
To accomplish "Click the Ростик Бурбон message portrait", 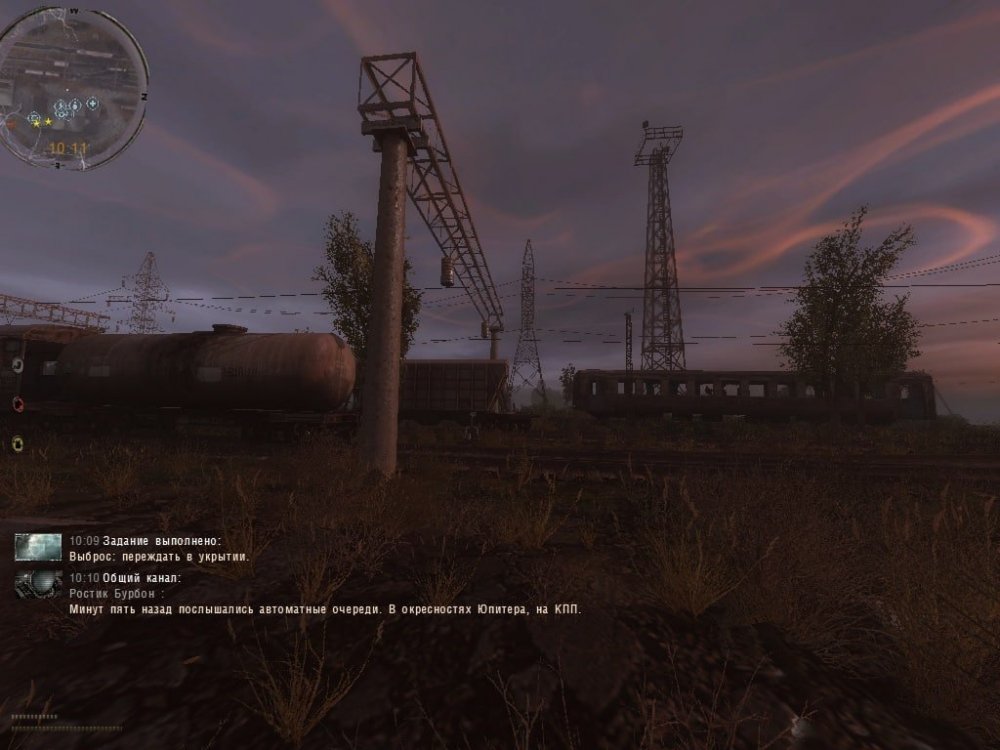I will coord(38,584).
